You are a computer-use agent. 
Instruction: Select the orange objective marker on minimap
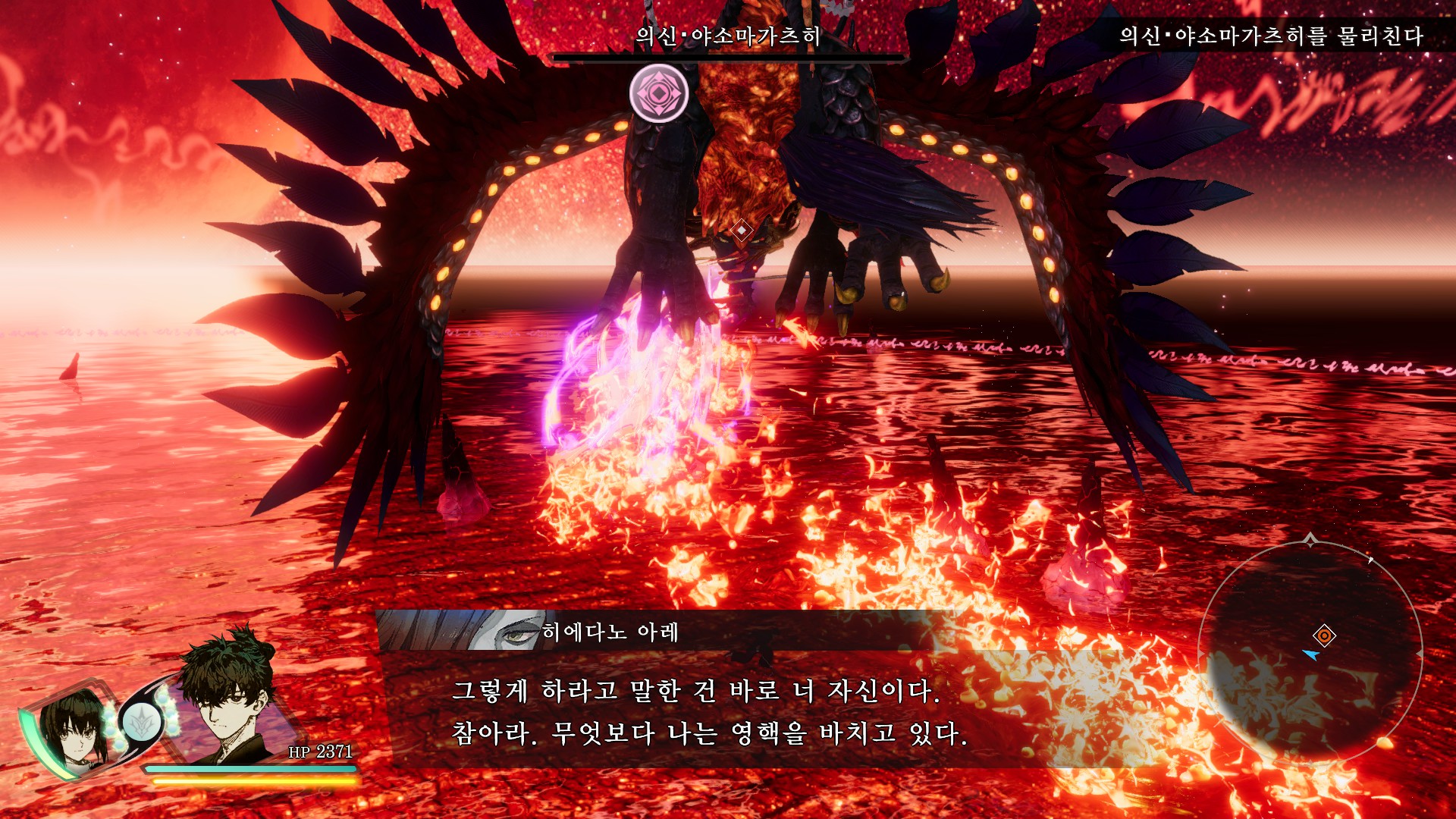pyautogui.click(x=1324, y=635)
